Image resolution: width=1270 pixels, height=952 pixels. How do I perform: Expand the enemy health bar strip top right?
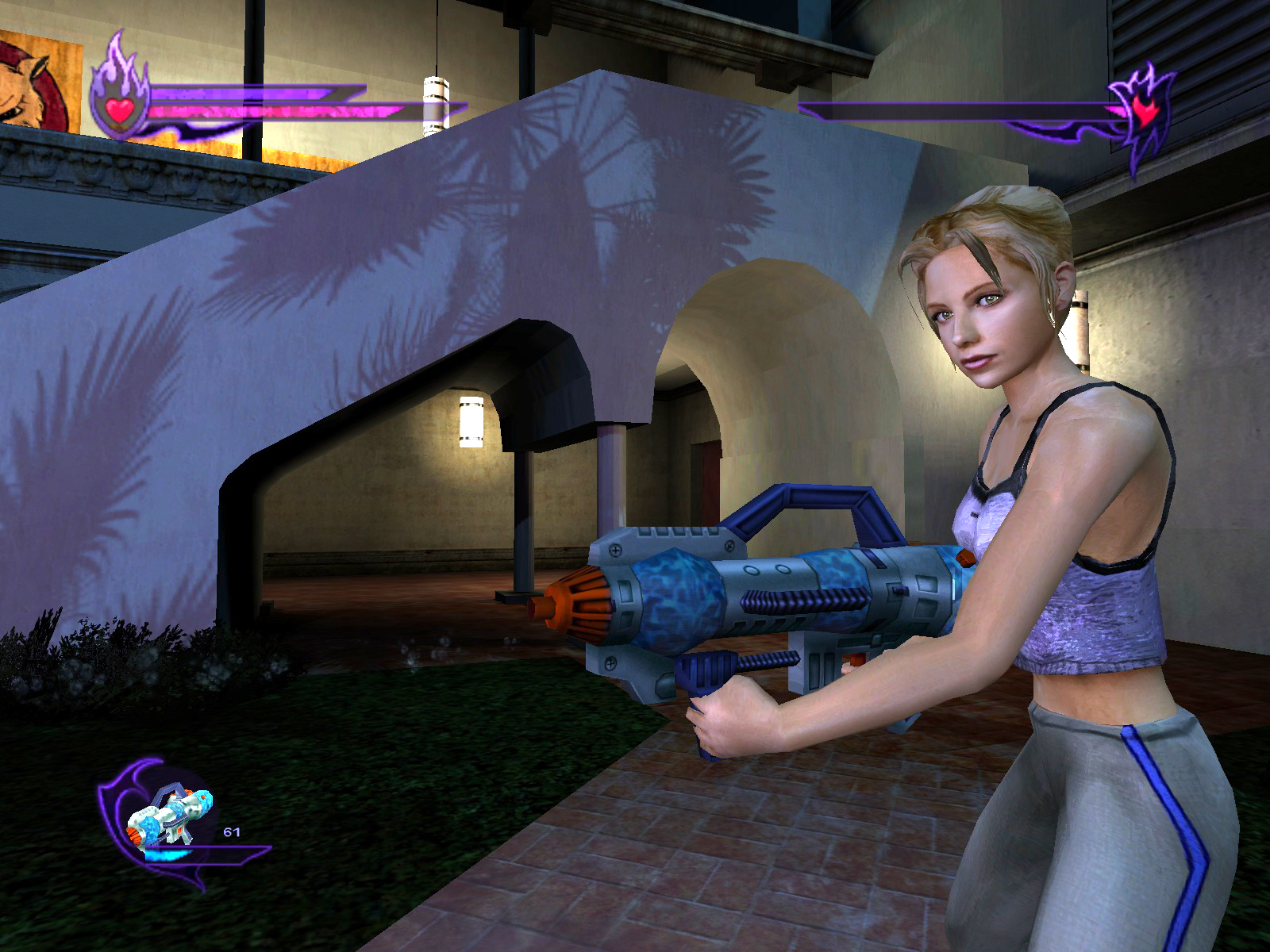coord(952,109)
